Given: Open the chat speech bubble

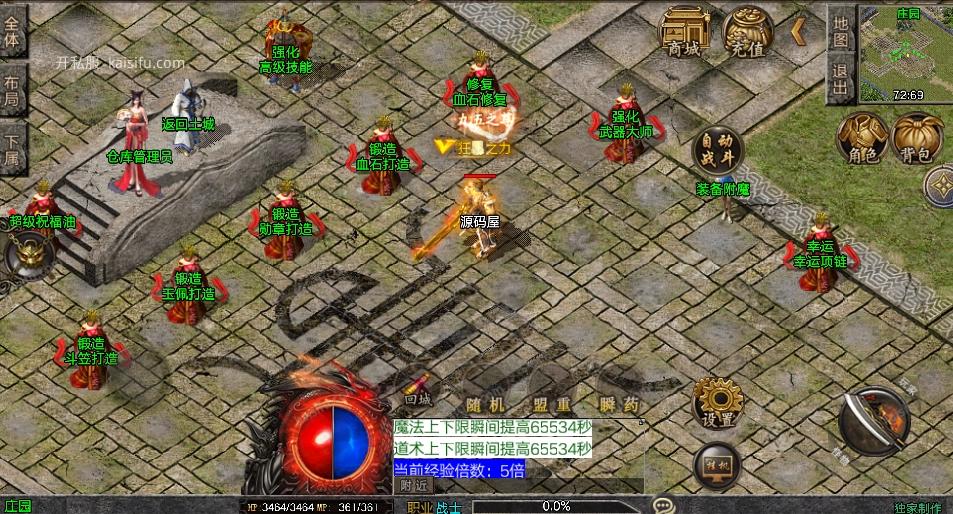Looking at the screenshot, I should tap(663, 505).
